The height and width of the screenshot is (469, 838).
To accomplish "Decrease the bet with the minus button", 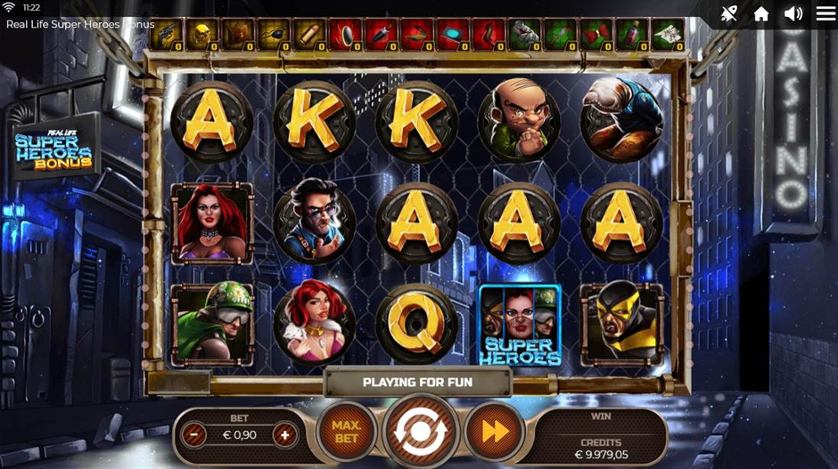I will pos(196,435).
